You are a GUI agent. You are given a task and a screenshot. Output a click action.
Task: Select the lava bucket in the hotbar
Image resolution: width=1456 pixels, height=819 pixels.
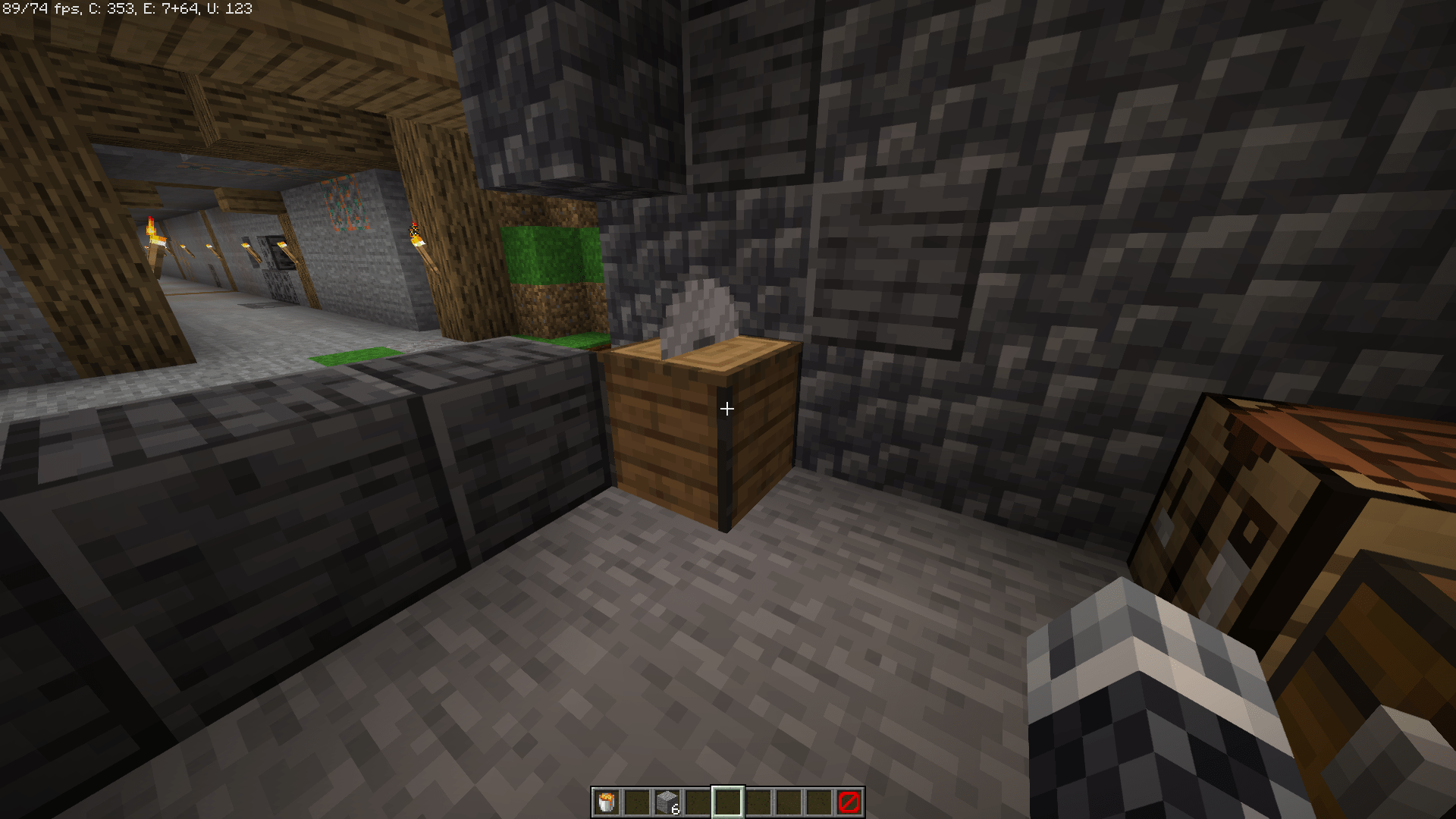[605, 800]
